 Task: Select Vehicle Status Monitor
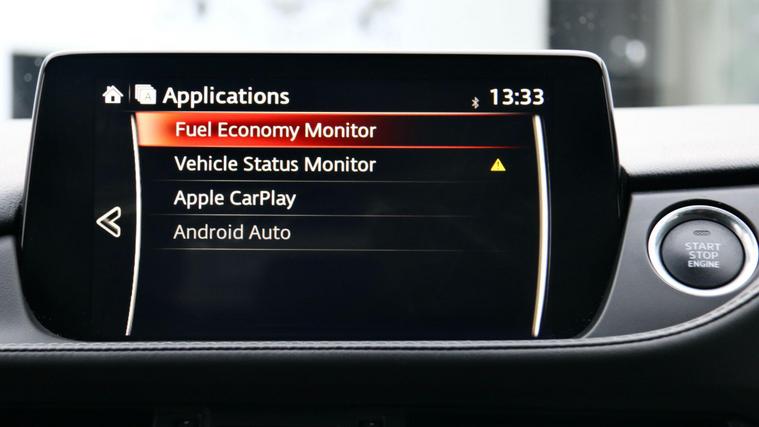pos(275,164)
